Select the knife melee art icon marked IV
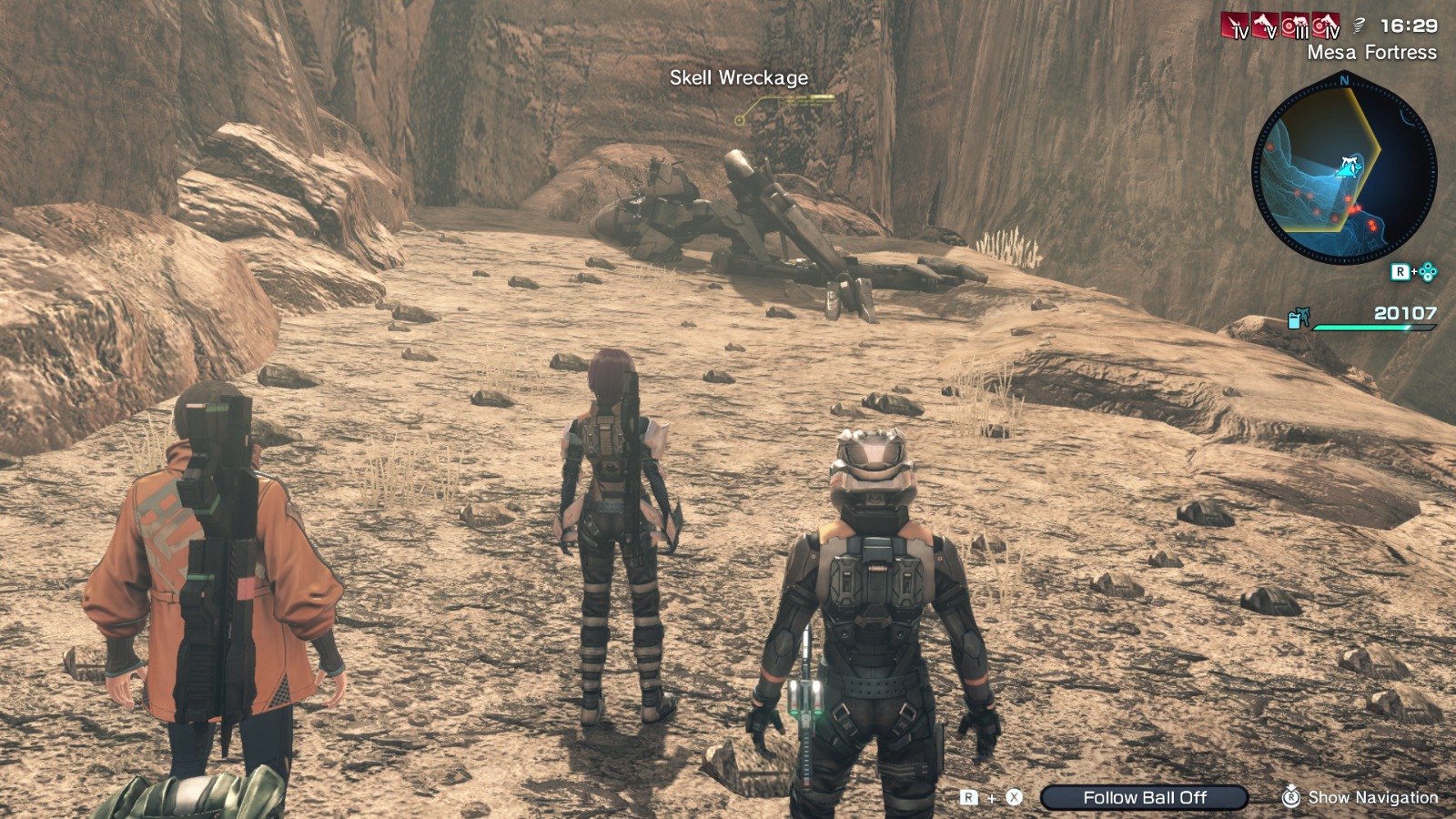Image resolution: width=1456 pixels, height=819 pixels. pyautogui.click(x=1235, y=23)
